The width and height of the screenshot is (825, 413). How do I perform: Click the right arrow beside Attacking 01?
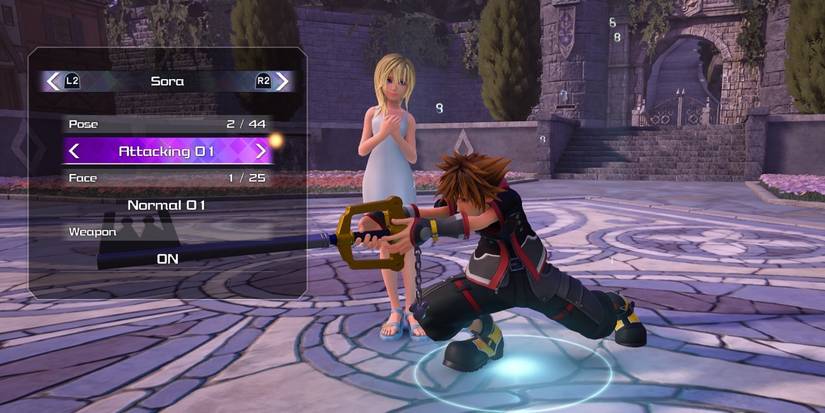[261, 151]
